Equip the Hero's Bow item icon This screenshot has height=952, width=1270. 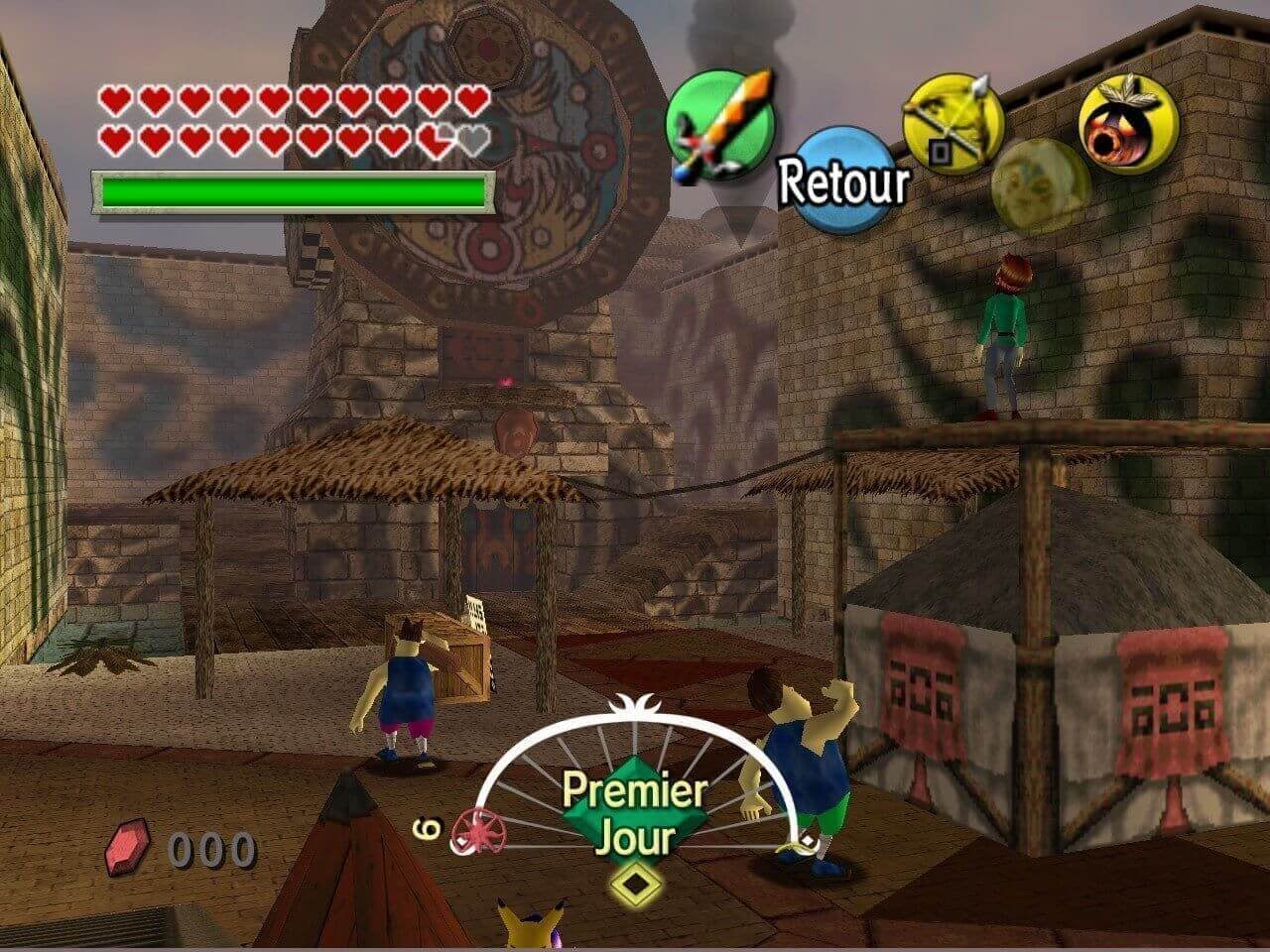(952, 125)
